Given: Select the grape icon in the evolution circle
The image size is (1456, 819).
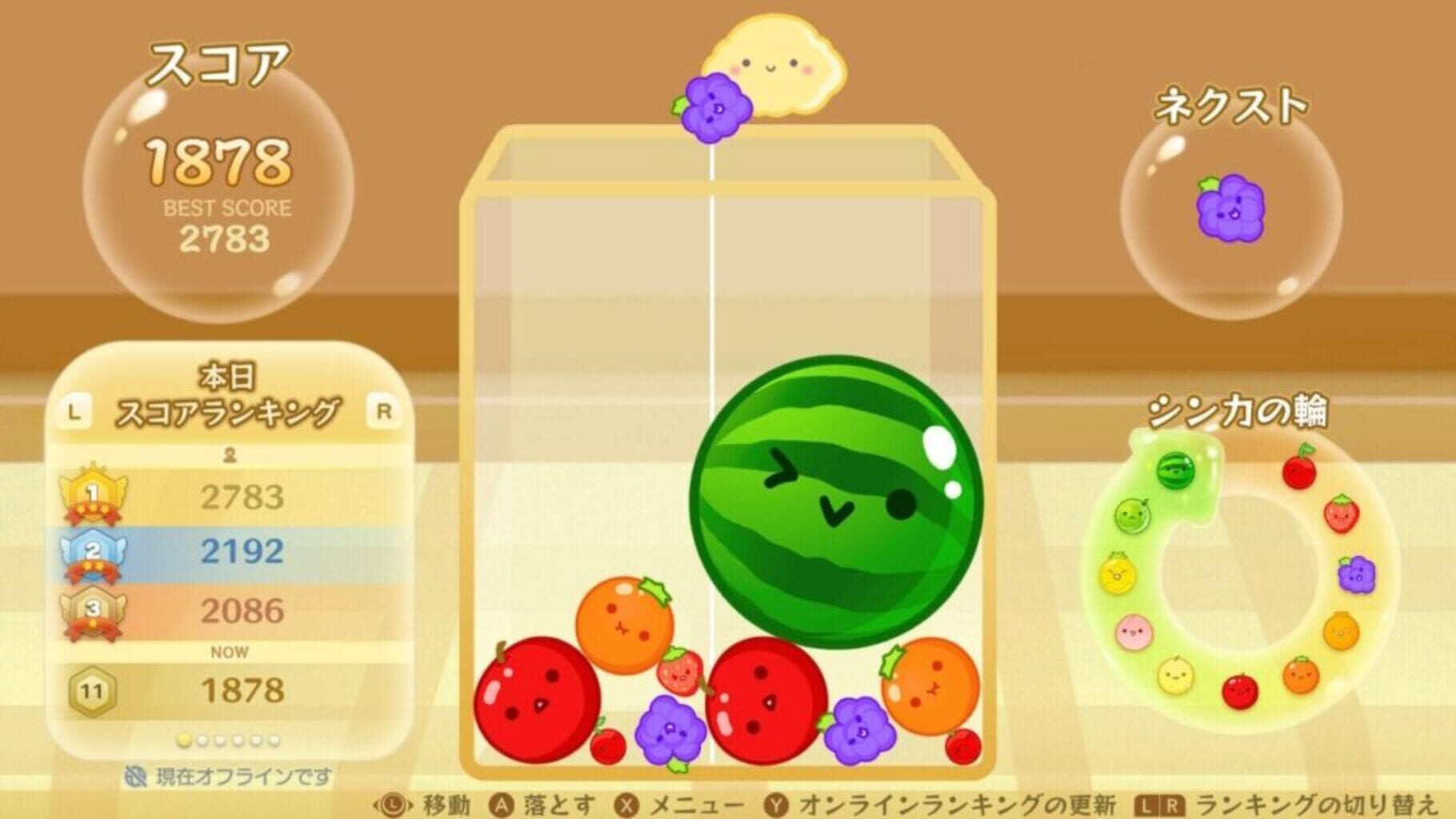Looking at the screenshot, I should [x=1356, y=573].
